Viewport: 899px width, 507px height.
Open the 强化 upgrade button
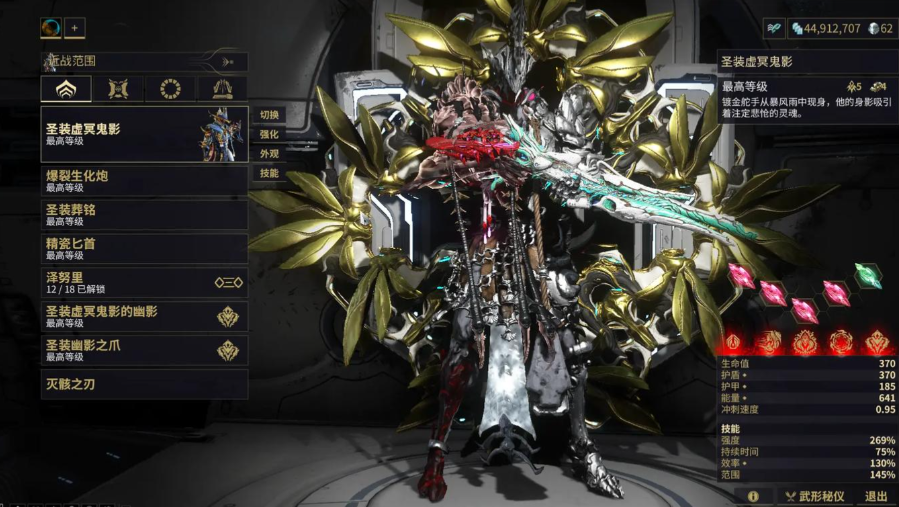coord(269,134)
